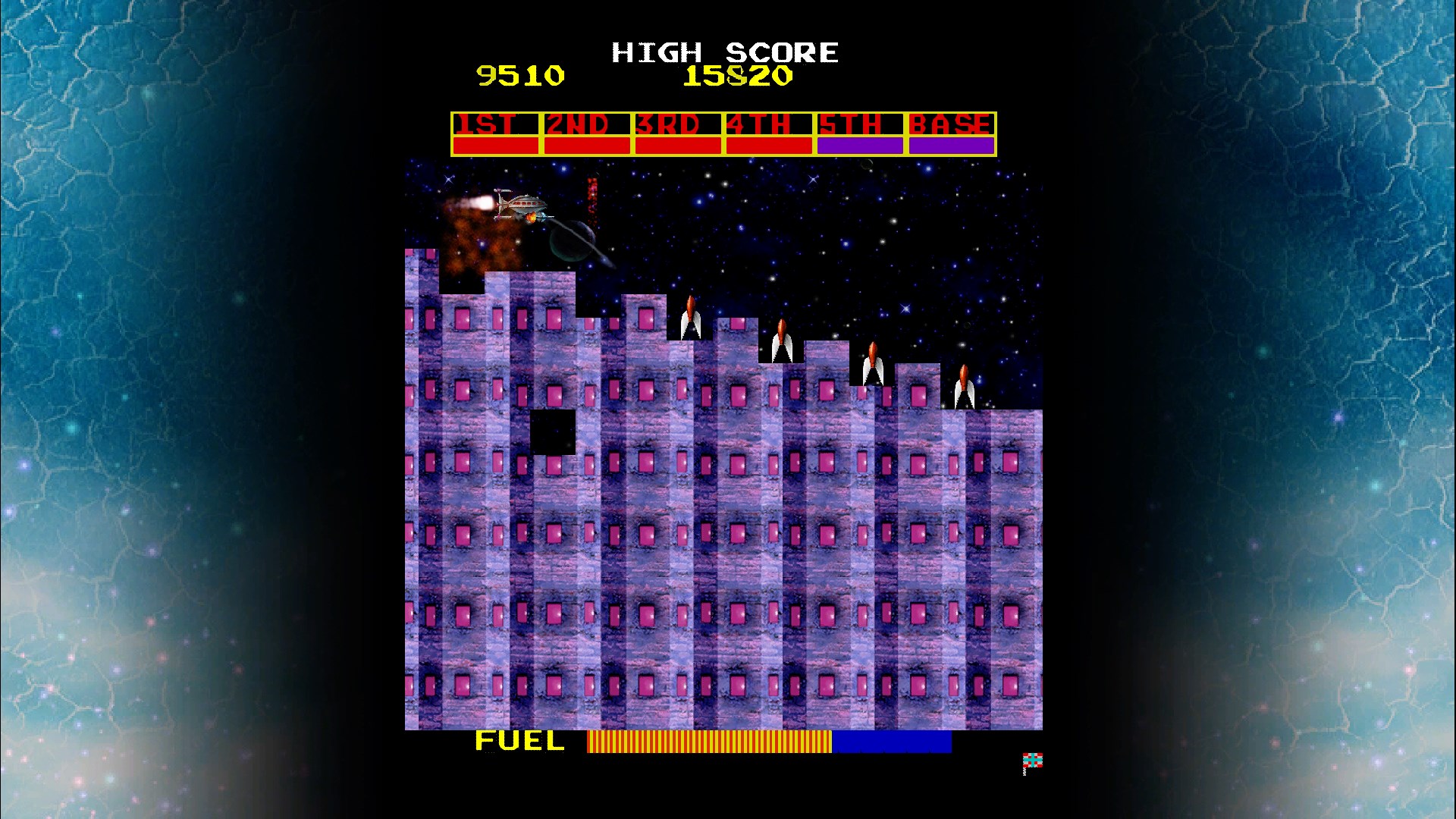Click the HIGH SCORE heading
Screen dimensions: 1456x819
(x=724, y=52)
